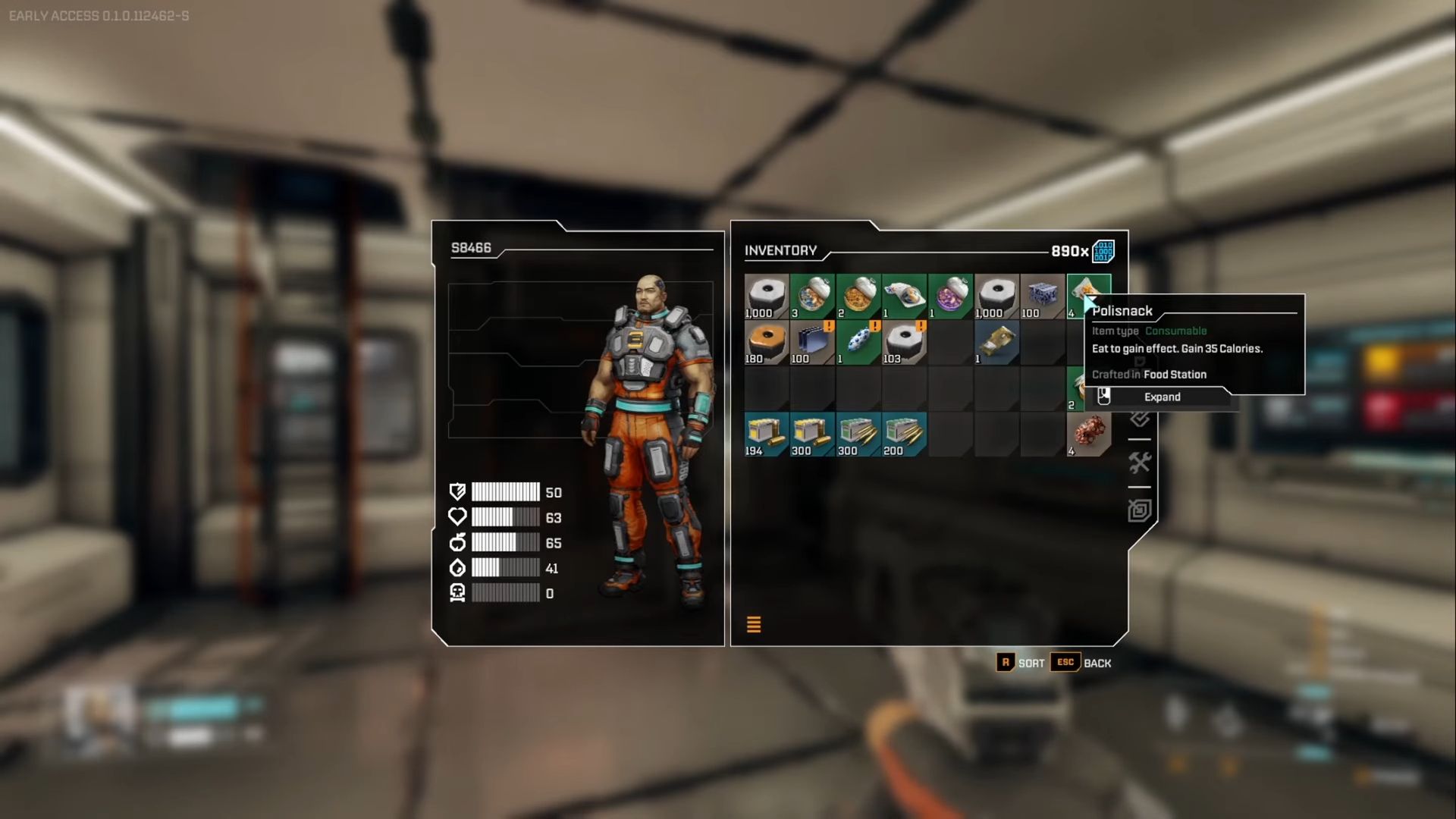Click the blue crystalline cube stack of 100
Screen dimensions: 1456x819
tap(1043, 296)
